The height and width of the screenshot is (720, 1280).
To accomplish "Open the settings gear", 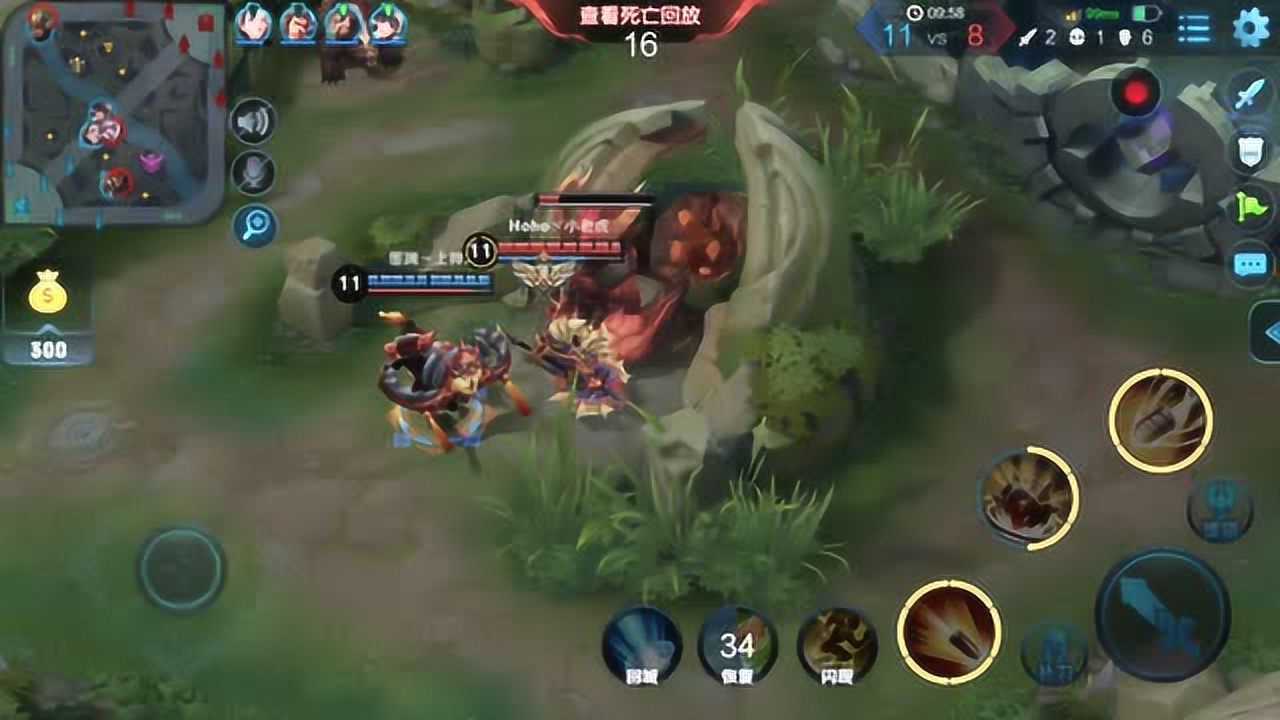I will 1250,28.
